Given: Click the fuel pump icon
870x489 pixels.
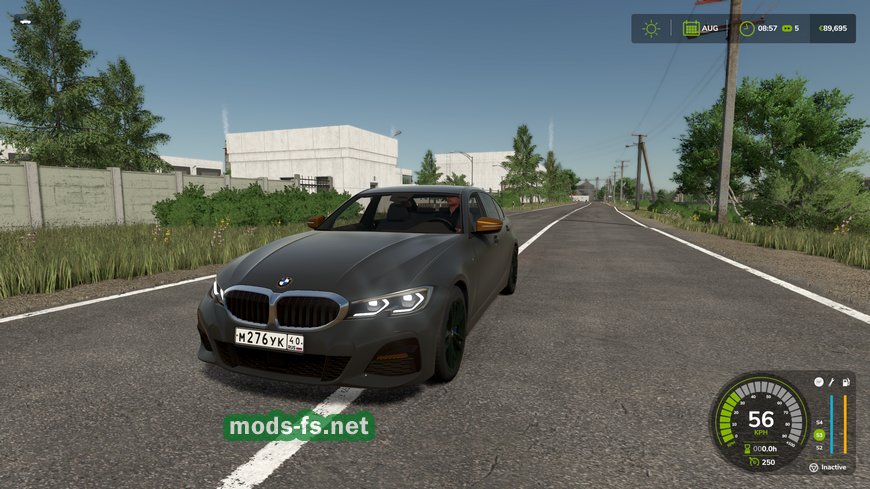Looking at the screenshot, I should coord(846,382).
